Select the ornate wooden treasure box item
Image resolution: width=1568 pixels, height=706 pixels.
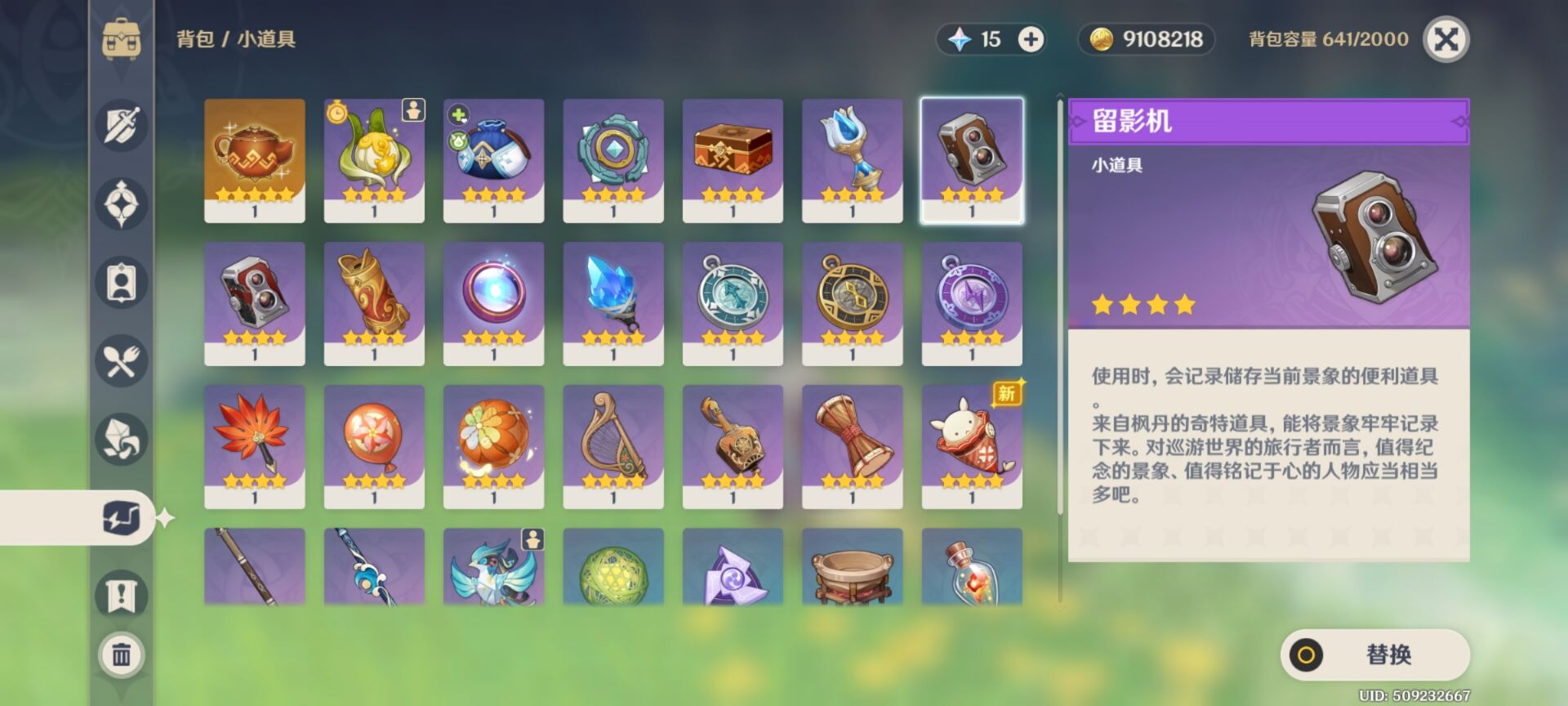[733, 160]
